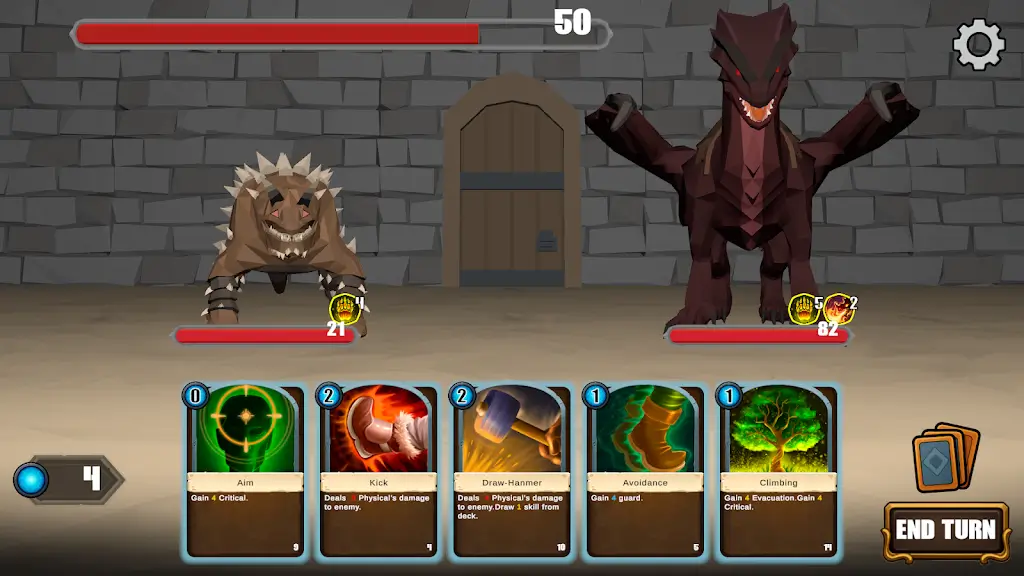Open the settings gear
Image resolution: width=1024 pixels, height=576 pixels.
[x=978, y=45]
